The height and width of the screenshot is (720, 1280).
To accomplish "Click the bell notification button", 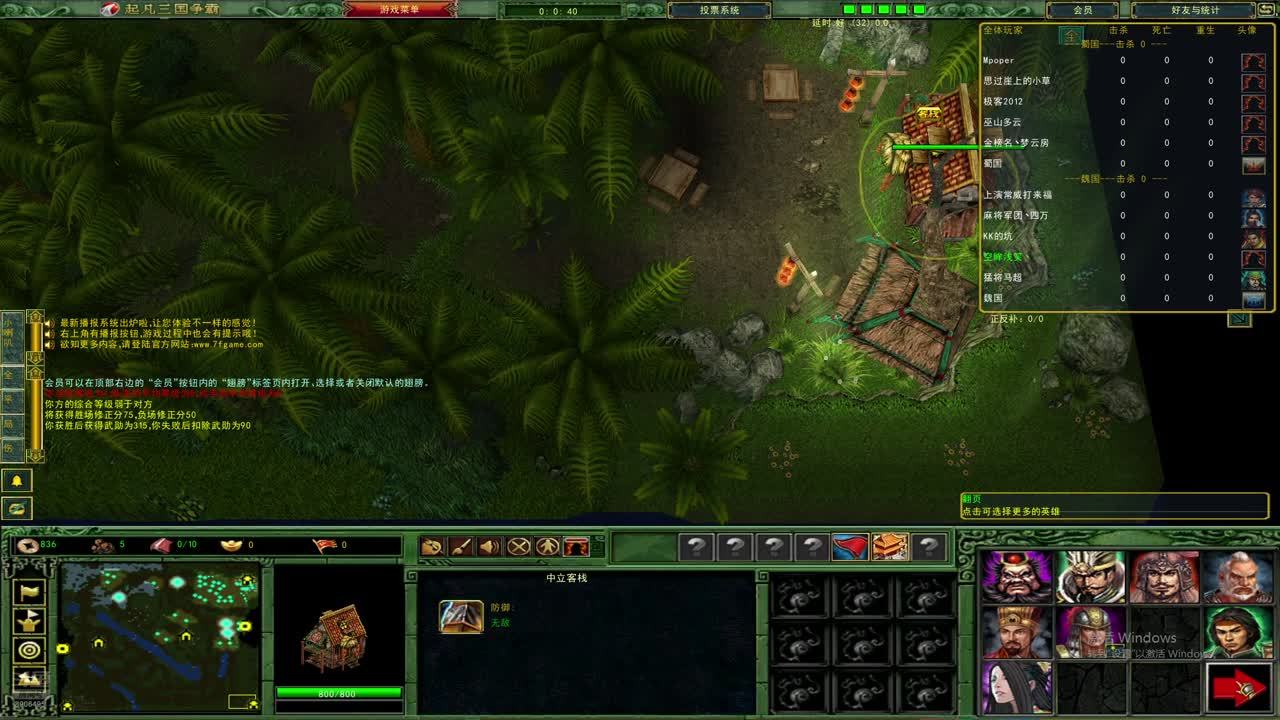I will tap(17, 481).
